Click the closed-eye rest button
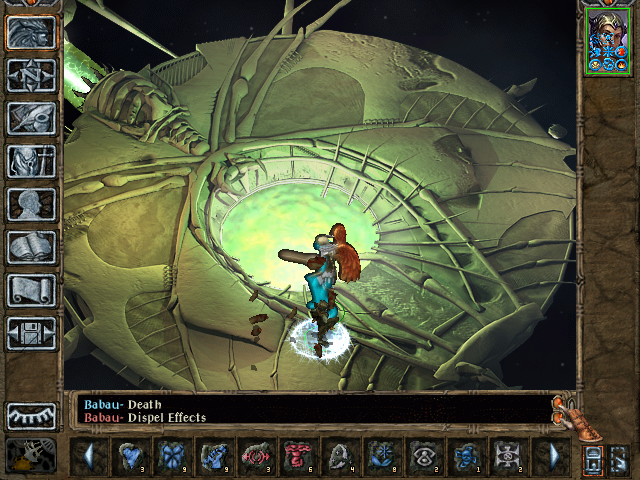This screenshot has width=640, height=480. (31, 416)
